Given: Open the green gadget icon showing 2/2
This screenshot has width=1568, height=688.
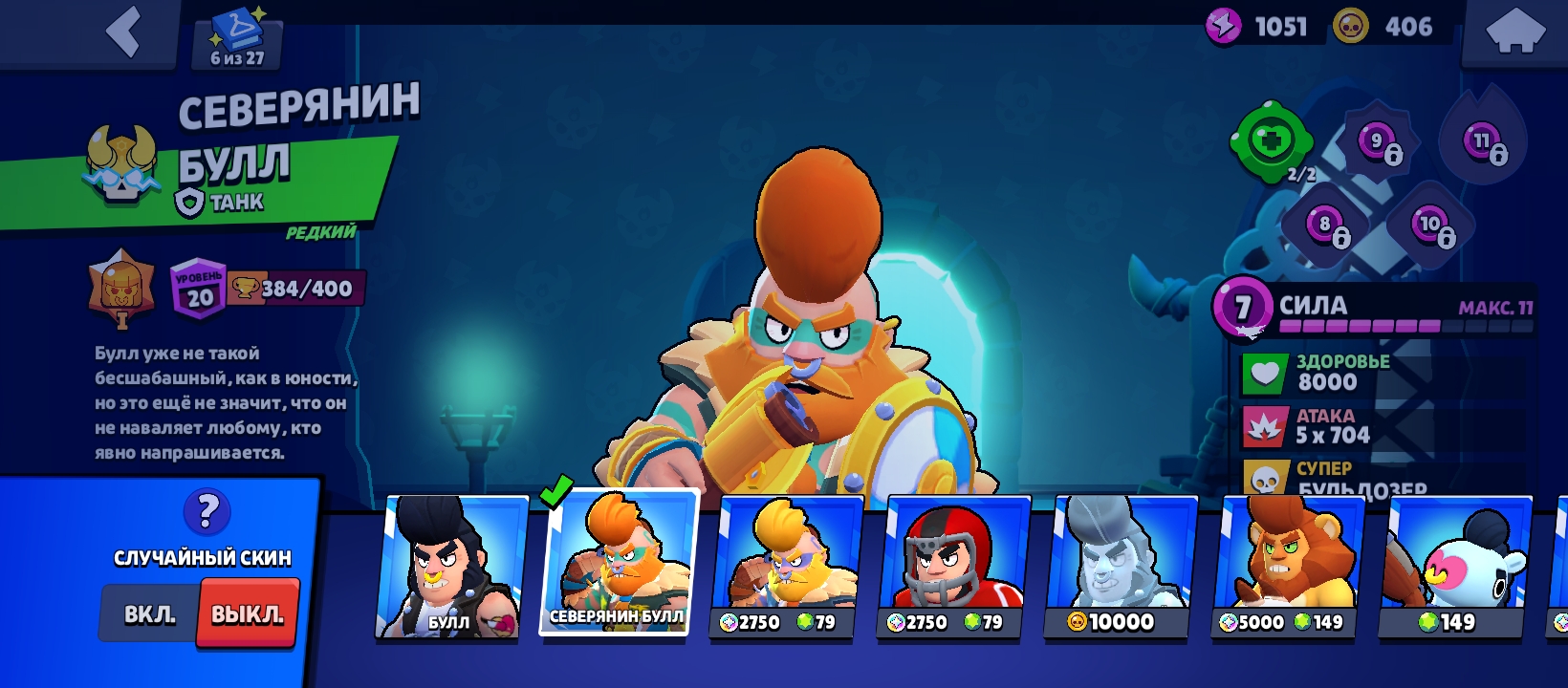Looking at the screenshot, I should [1273, 143].
